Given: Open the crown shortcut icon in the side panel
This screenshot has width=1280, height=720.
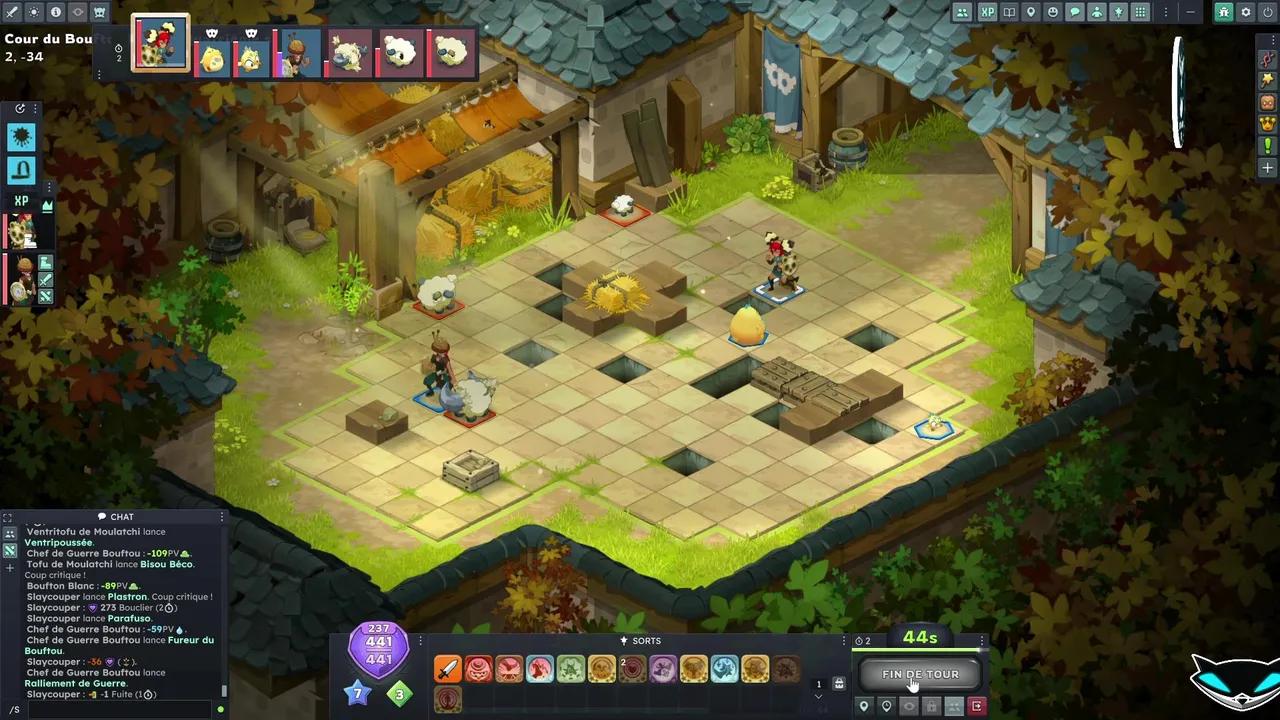Looking at the screenshot, I should point(1267,124).
